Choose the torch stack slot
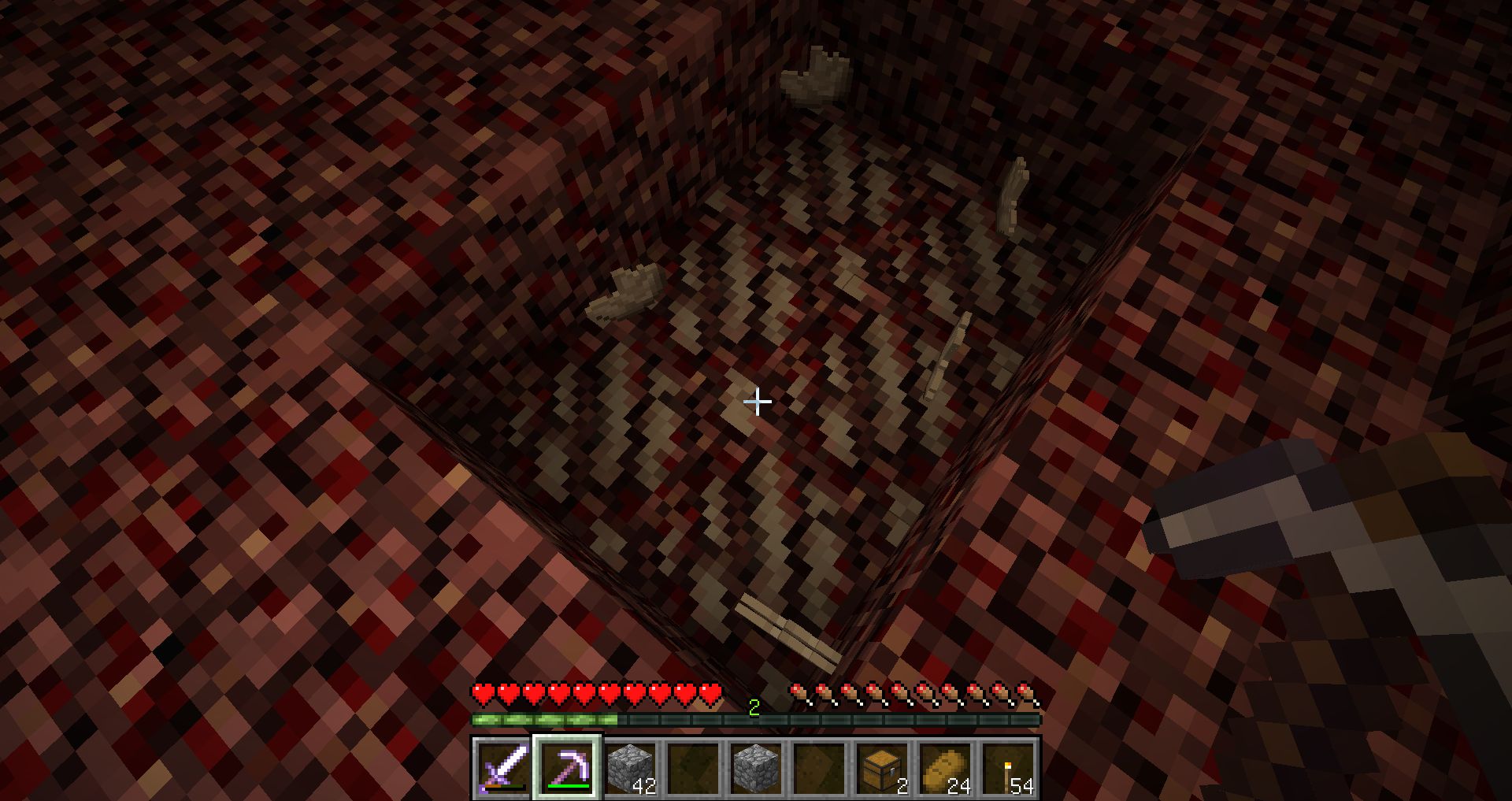This screenshot has height=801, width=1512. [x=1008, y=768]
